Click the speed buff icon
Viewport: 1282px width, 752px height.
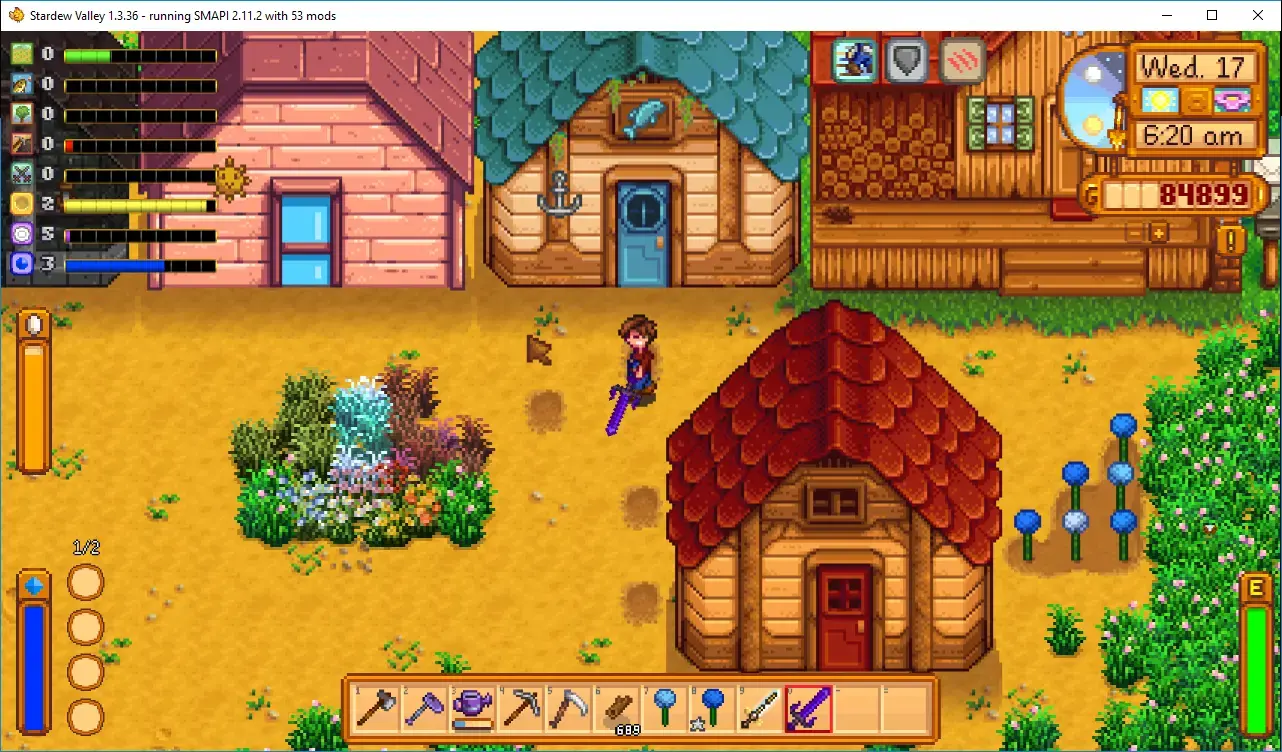tap(855, 61)
